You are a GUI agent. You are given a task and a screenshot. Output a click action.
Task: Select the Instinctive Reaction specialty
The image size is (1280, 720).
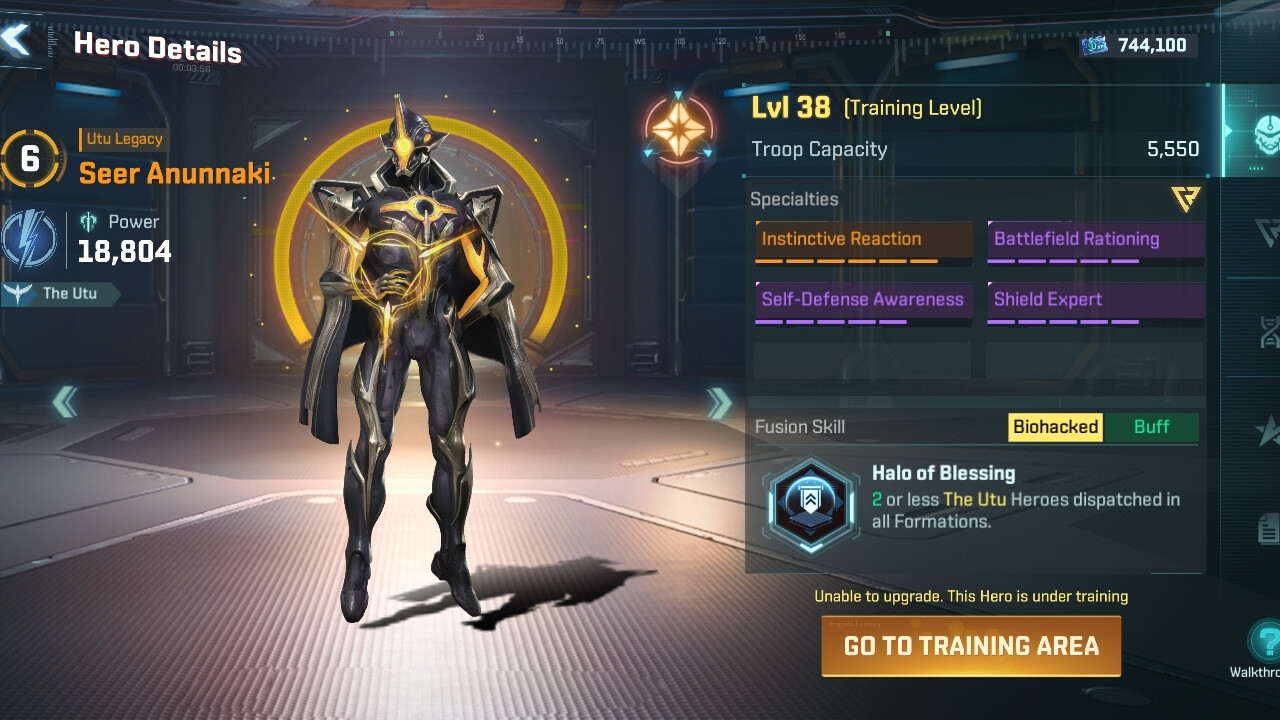pyautogui.click(x=863, y=241)
